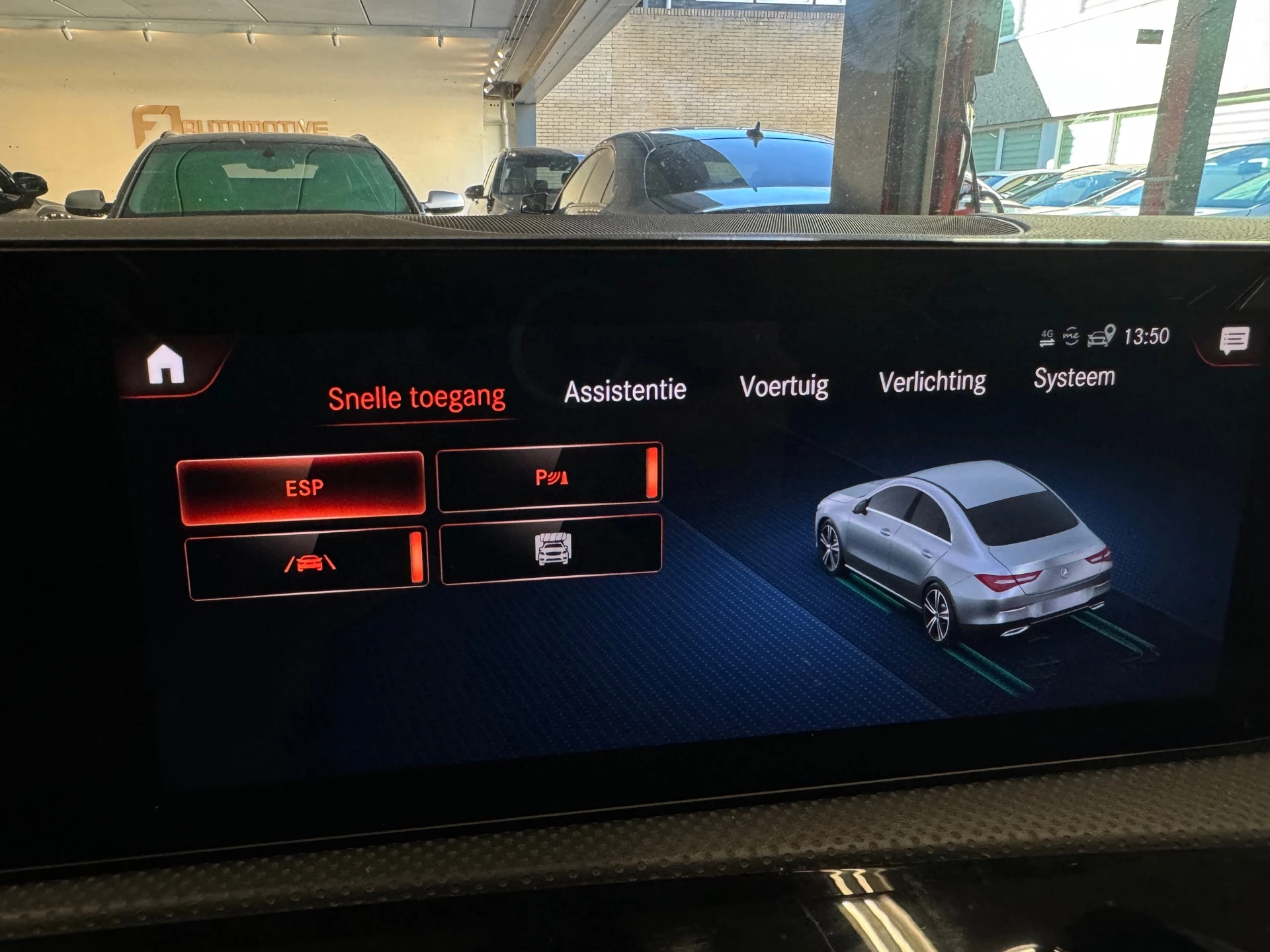This screenshot has width=1270, height=952.
Task: Tap the Home icon
Action: tap(167, 362)
